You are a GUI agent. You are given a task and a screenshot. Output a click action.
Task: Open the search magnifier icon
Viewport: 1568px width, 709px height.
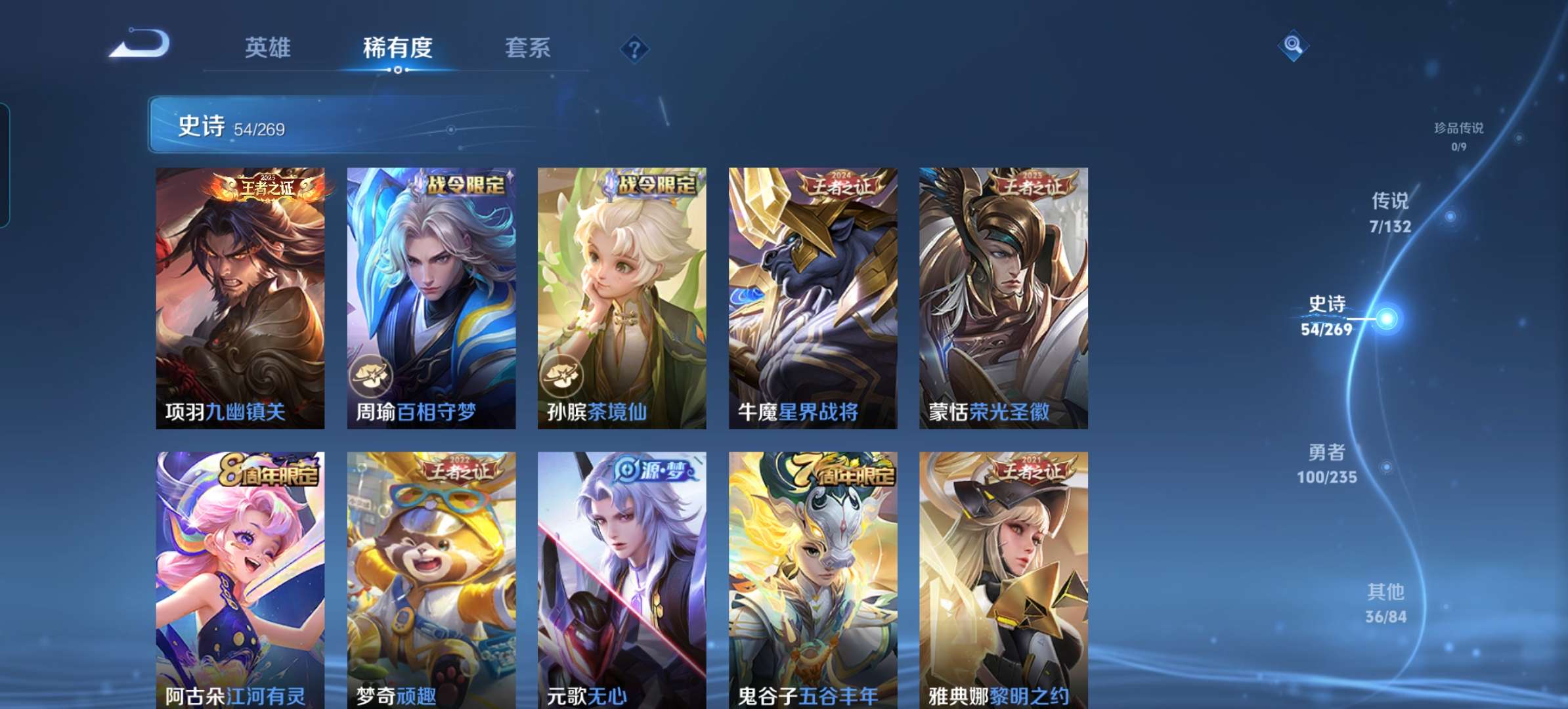pos(1292,46)
